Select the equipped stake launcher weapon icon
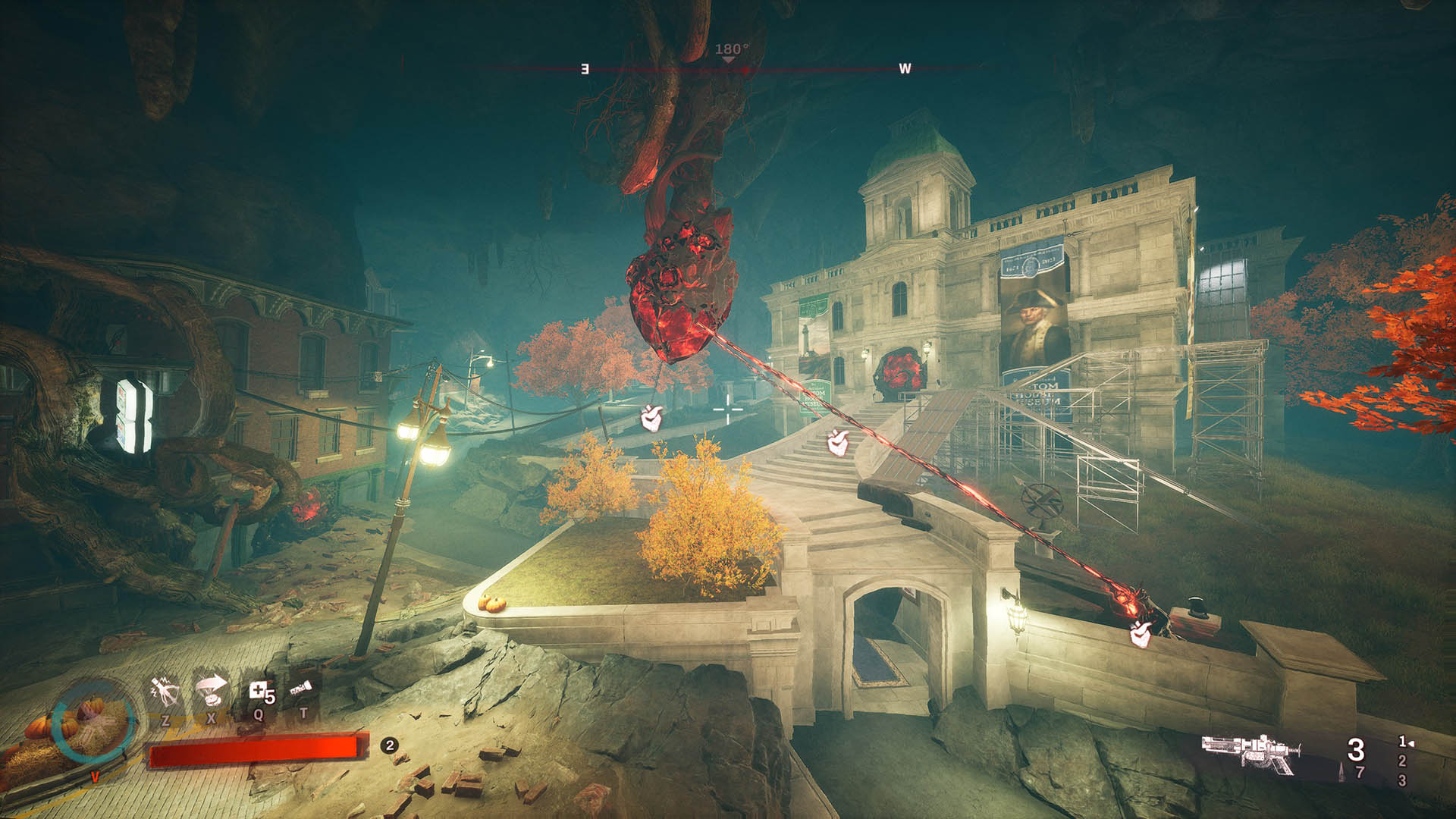The image size is (1456, 819). (x=1251, y=753)
